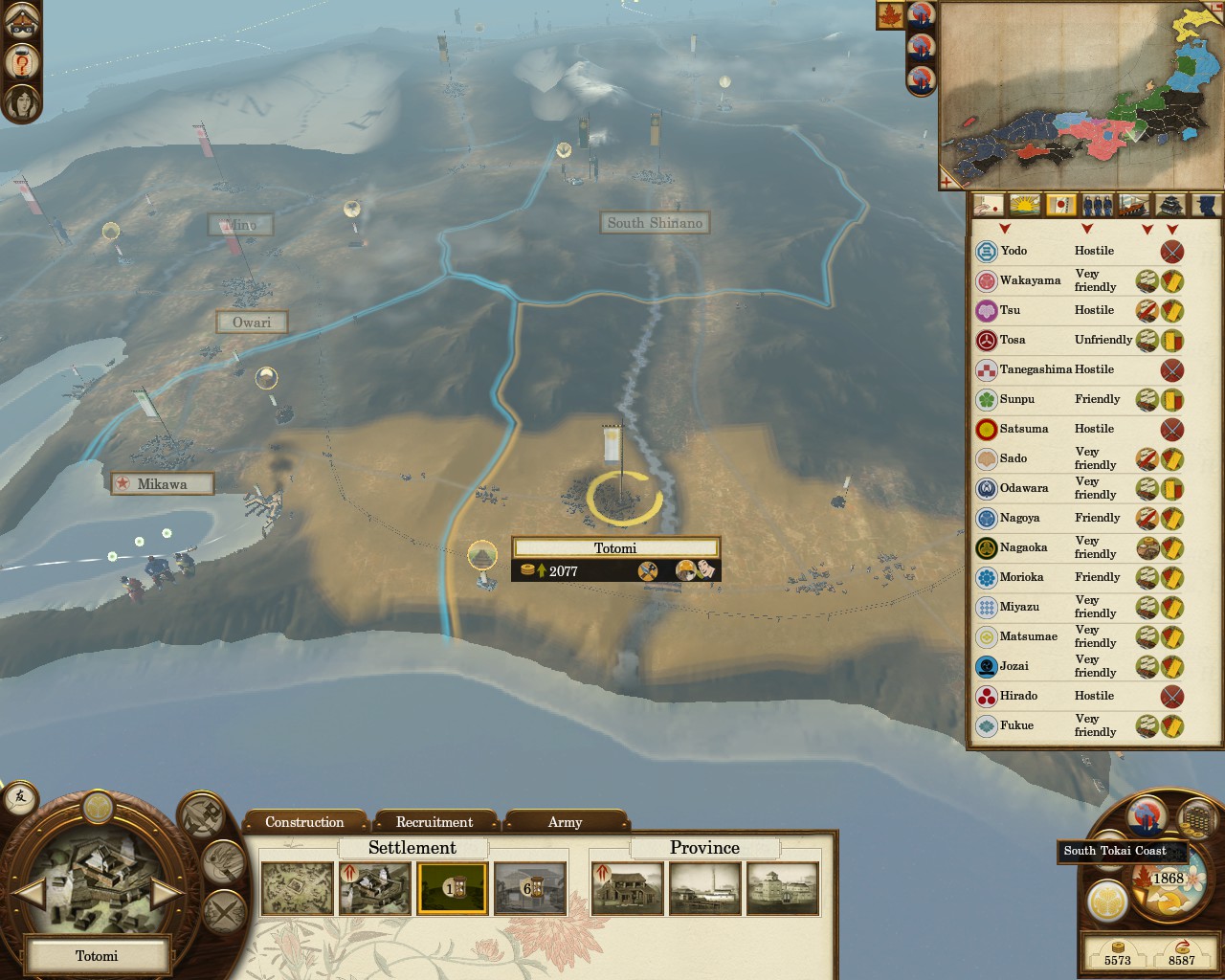Open the finances abacus button
The width and height of the screenshot is (1225, 980).
pos(1195,816)
